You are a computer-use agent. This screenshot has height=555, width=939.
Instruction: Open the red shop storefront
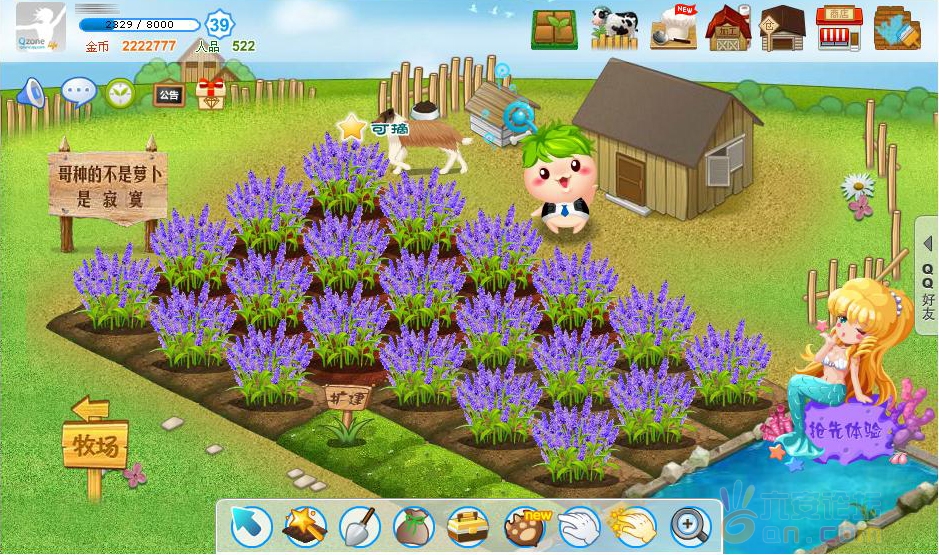pyautogui.click(x=838, y=28)
